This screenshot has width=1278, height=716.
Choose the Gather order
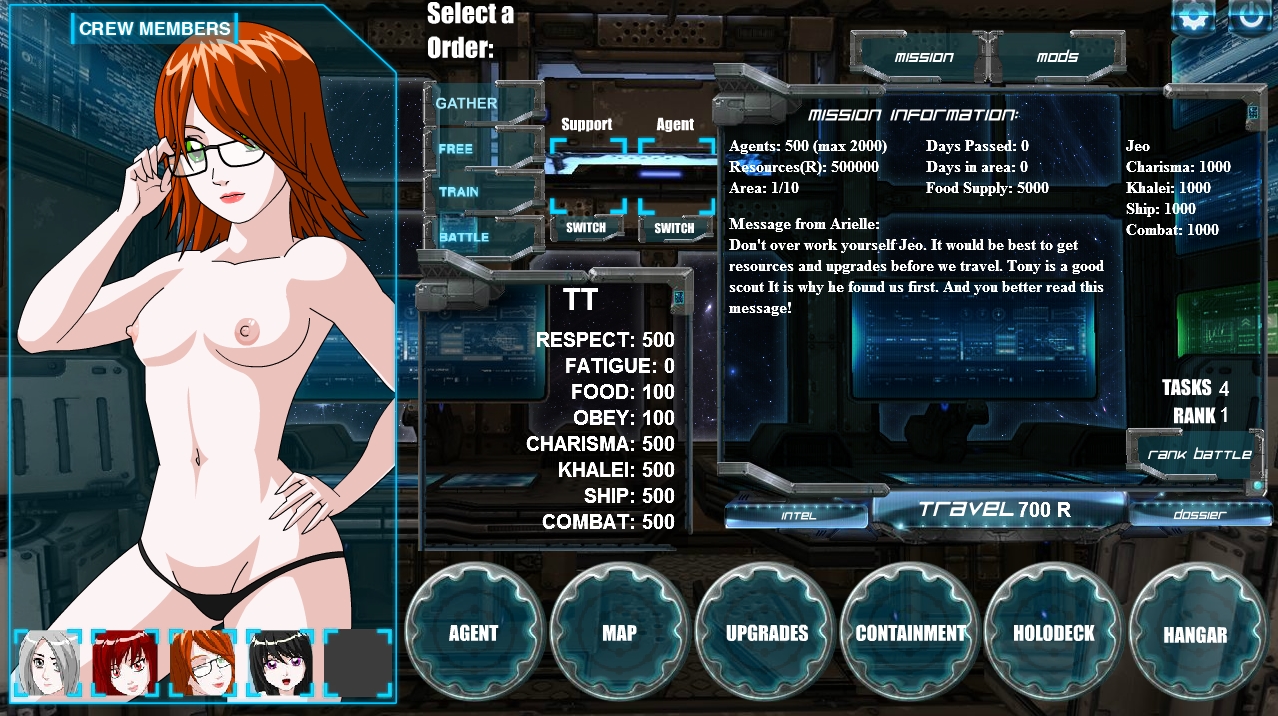tap(466, 103)
